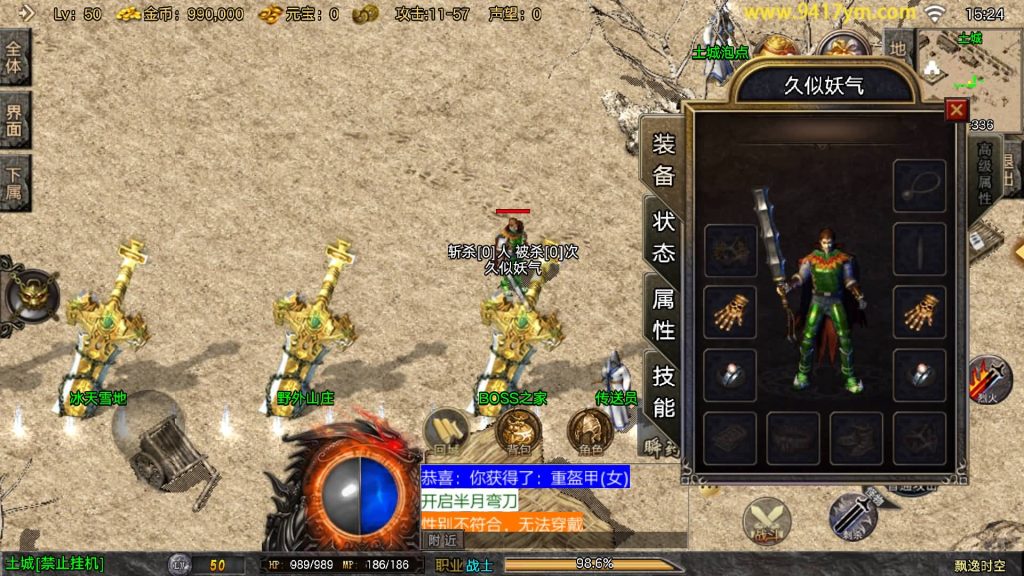Switch to the 装备 equipment tab
The height and width of the screenshot is (576, 1024).
click(664, 160)
